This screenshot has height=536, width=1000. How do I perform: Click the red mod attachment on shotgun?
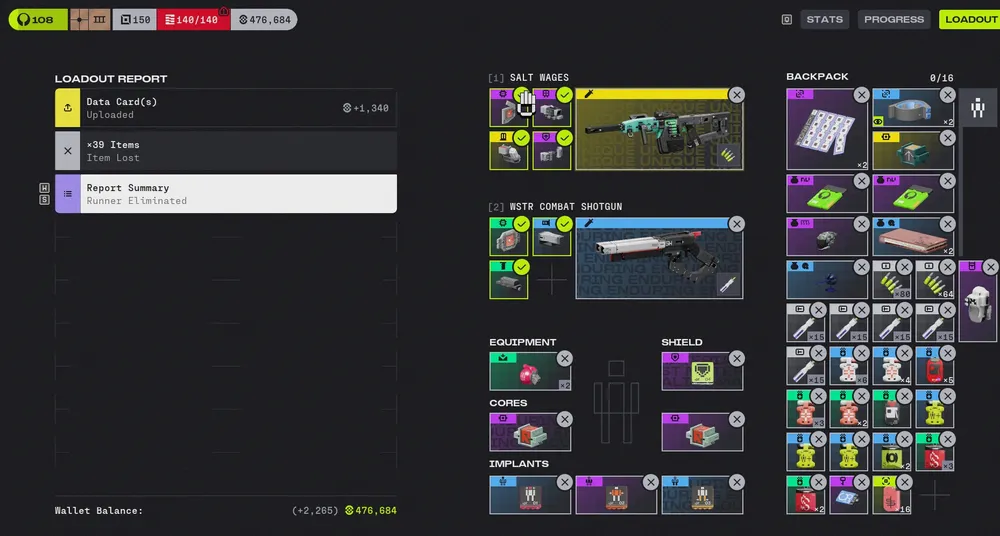tap(509, 237)
